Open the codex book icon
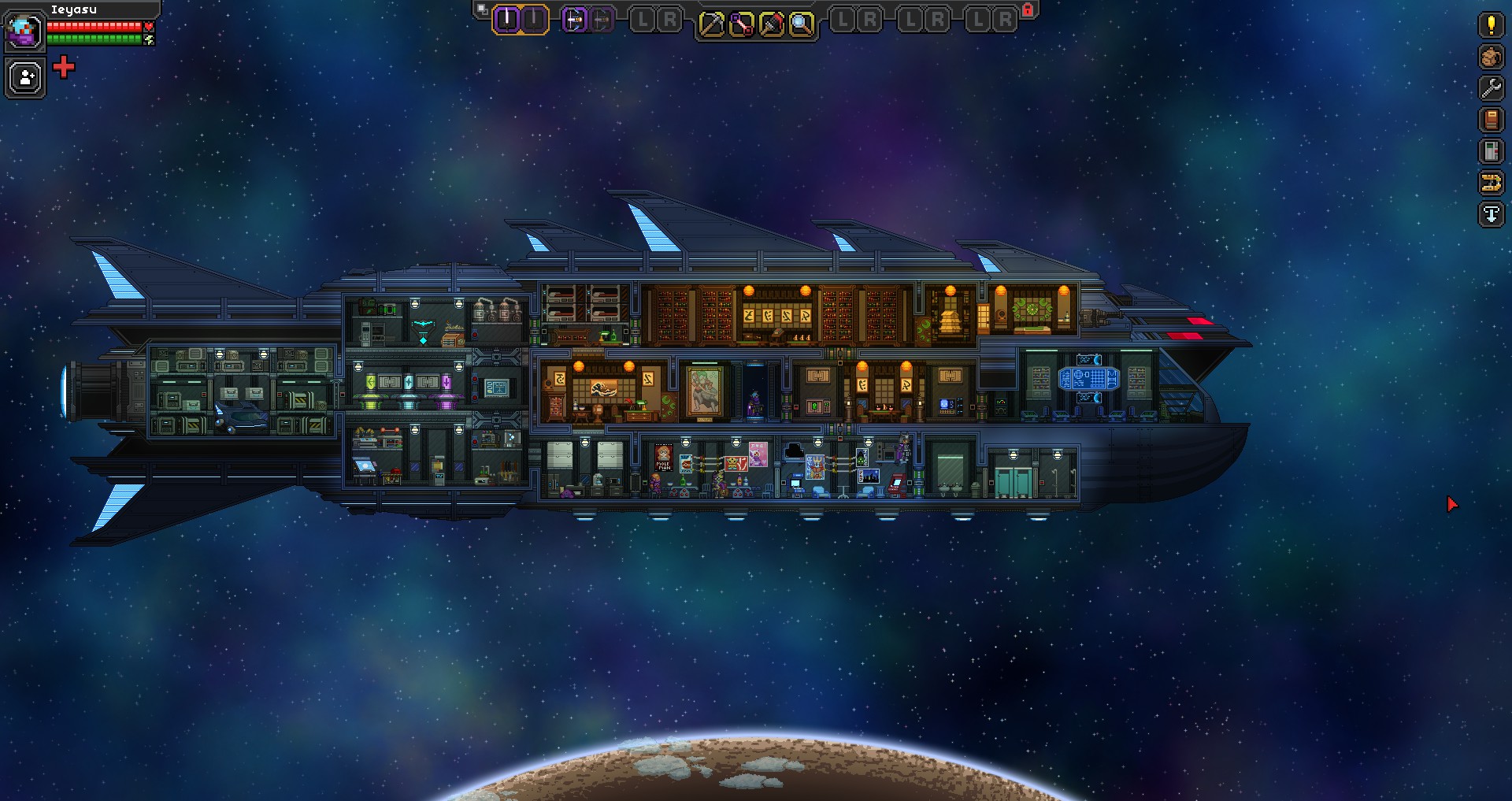The image size is (1512, 801). pyautogui.click(x=1491, y=118)
